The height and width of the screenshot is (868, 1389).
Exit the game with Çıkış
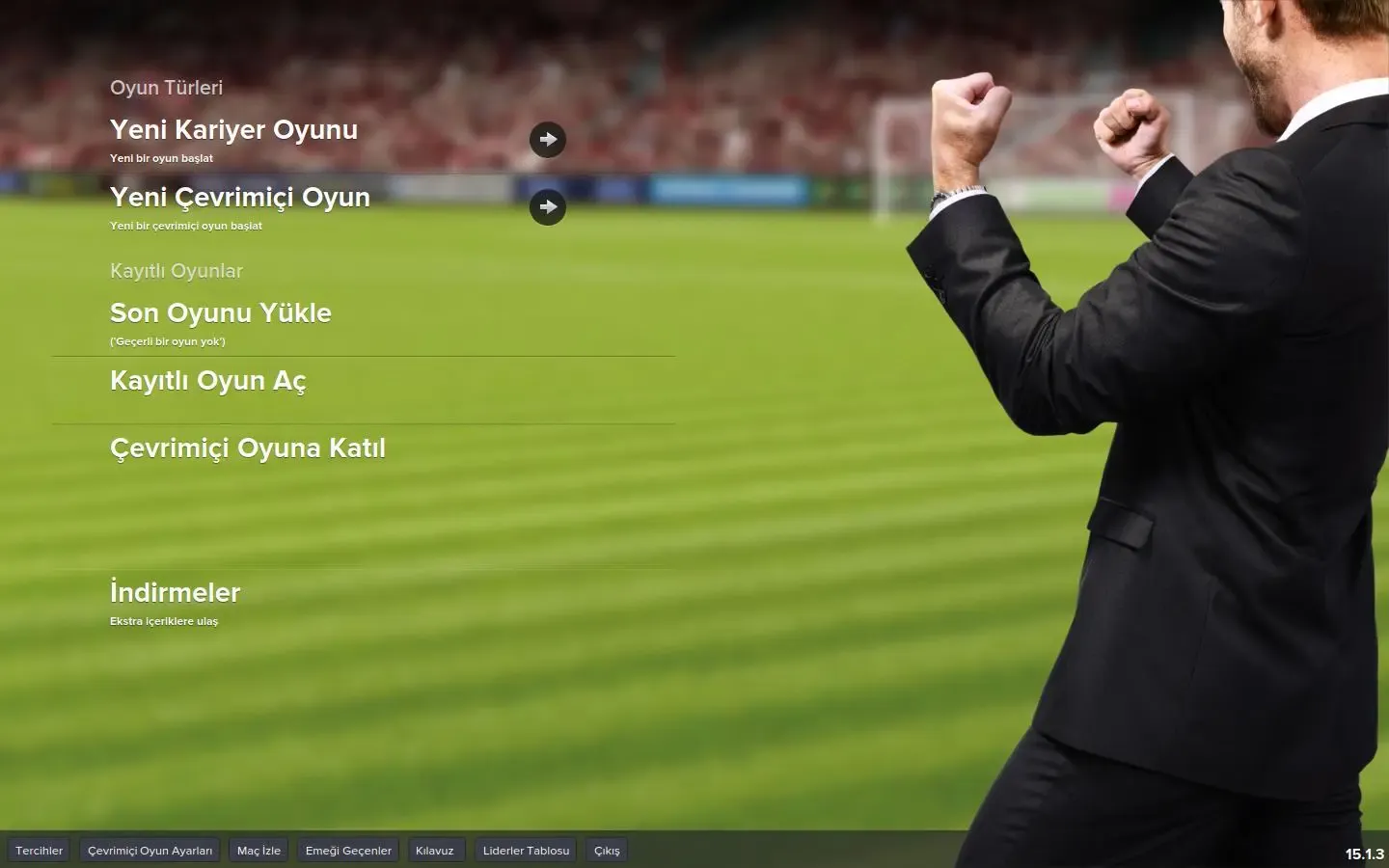tap(607, 851)
